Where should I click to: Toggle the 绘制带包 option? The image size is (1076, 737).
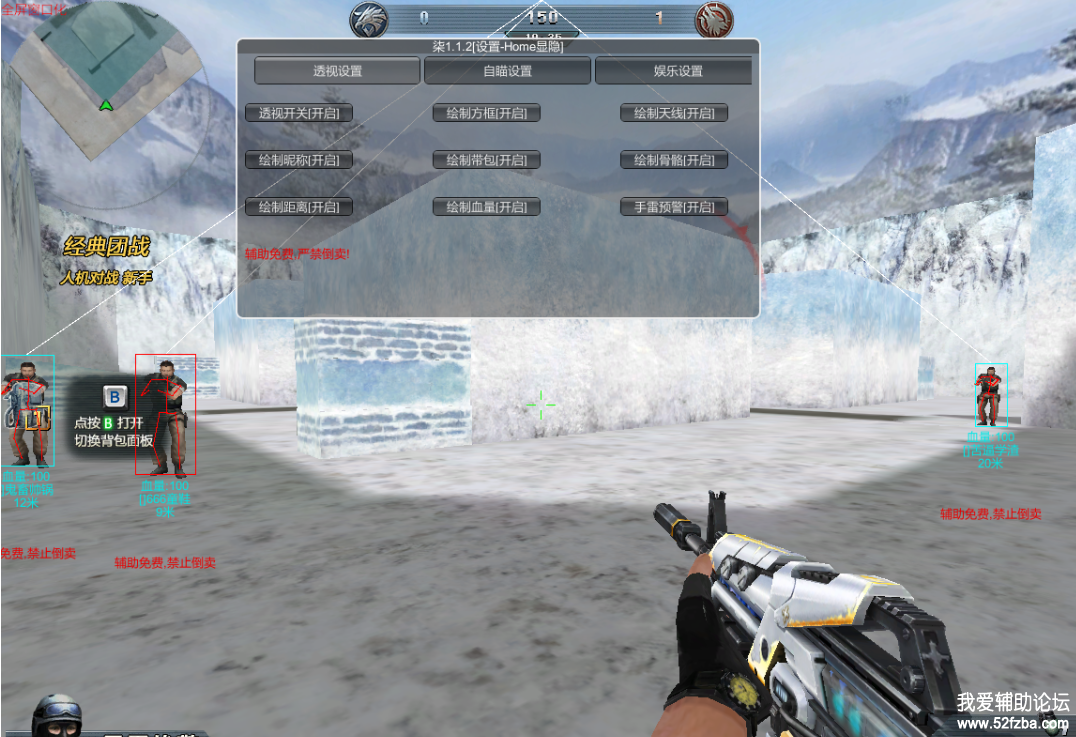pos(487,160)
